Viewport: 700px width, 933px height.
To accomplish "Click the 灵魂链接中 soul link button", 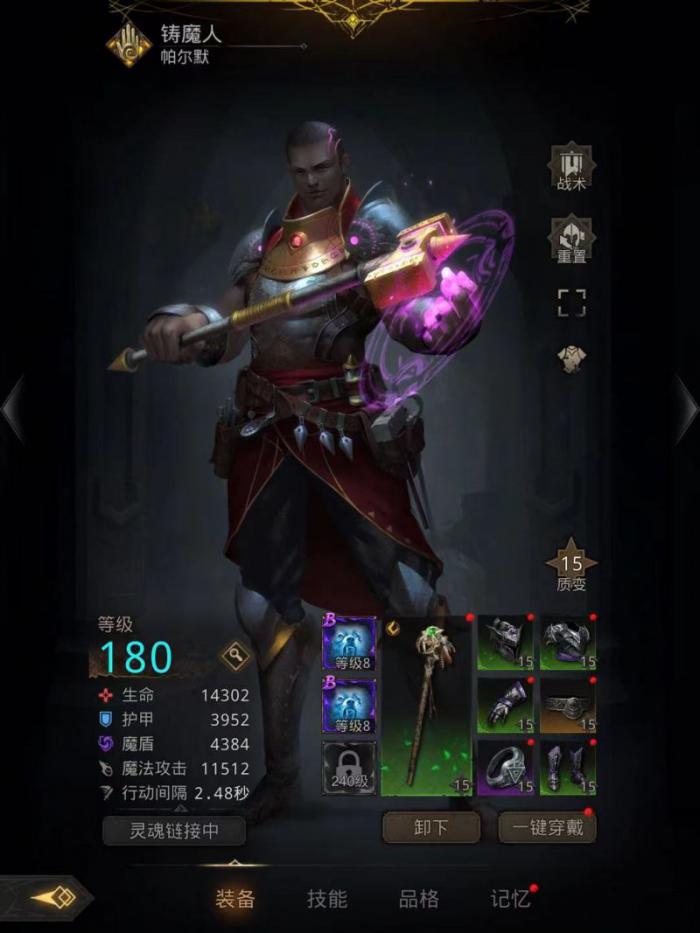I will [175, 830].
